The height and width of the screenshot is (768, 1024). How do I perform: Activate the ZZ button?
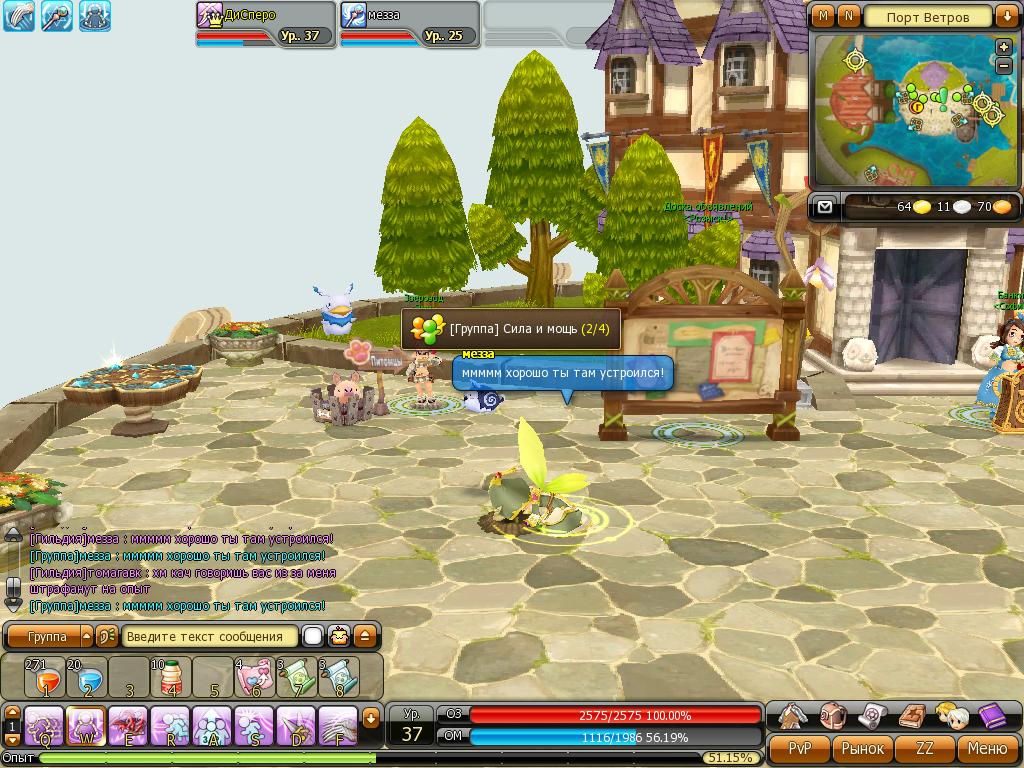[925, 748]
